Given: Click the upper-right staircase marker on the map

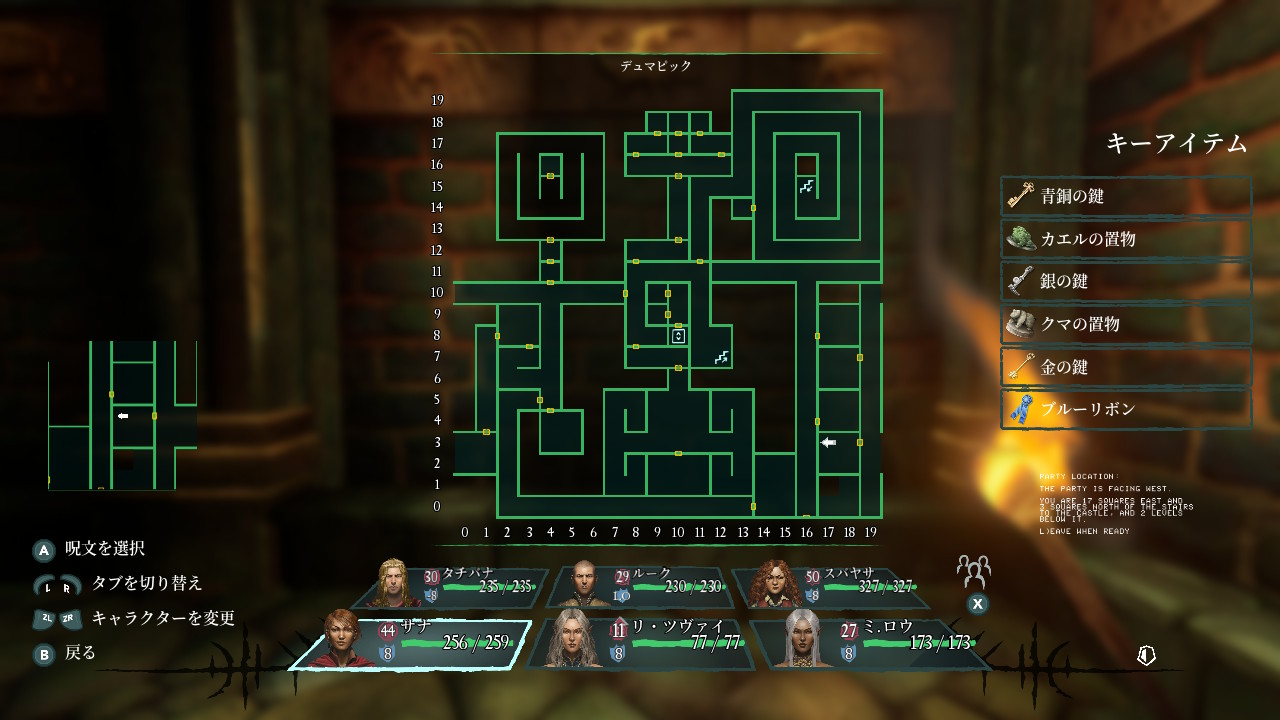Looking at the screenshot, I should point(806,186).
